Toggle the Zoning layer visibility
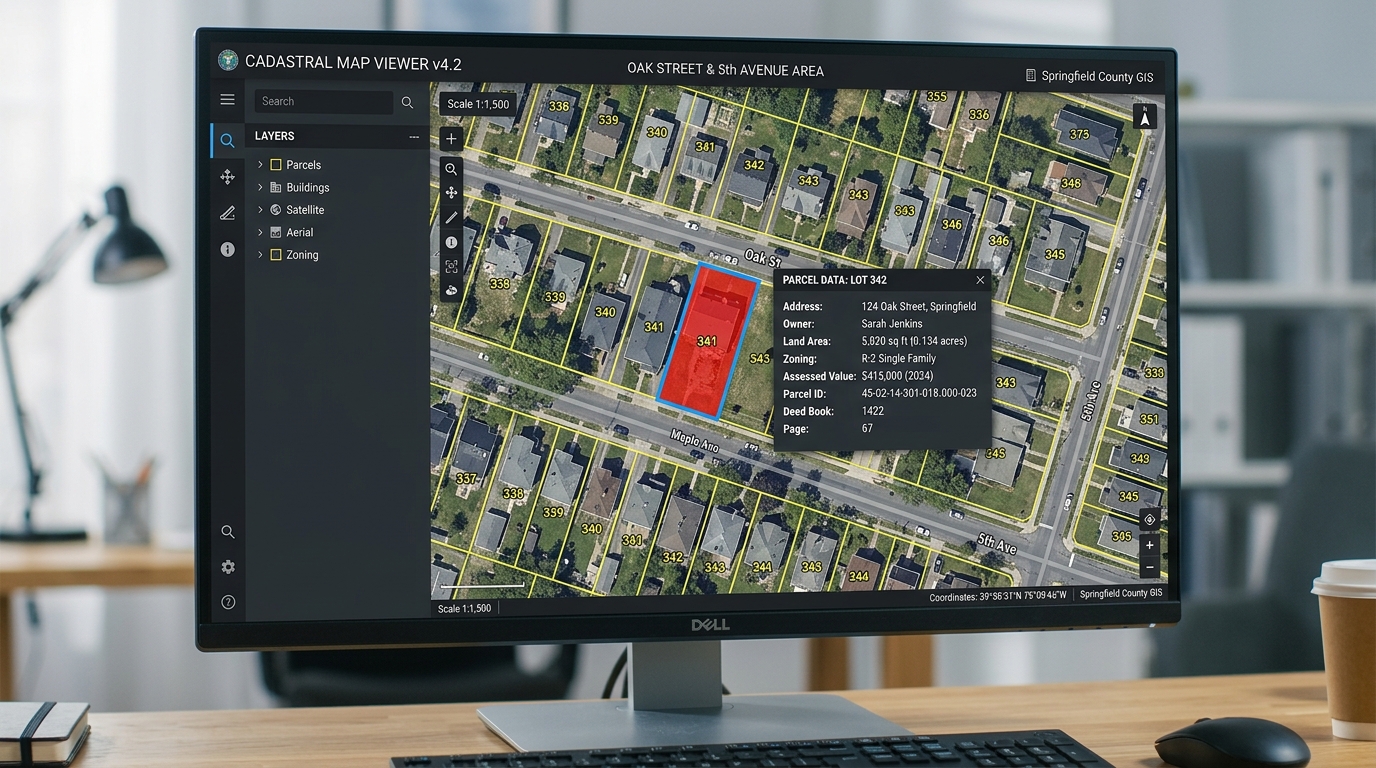Screen dimensions: 1376x768 click(275, 255)
